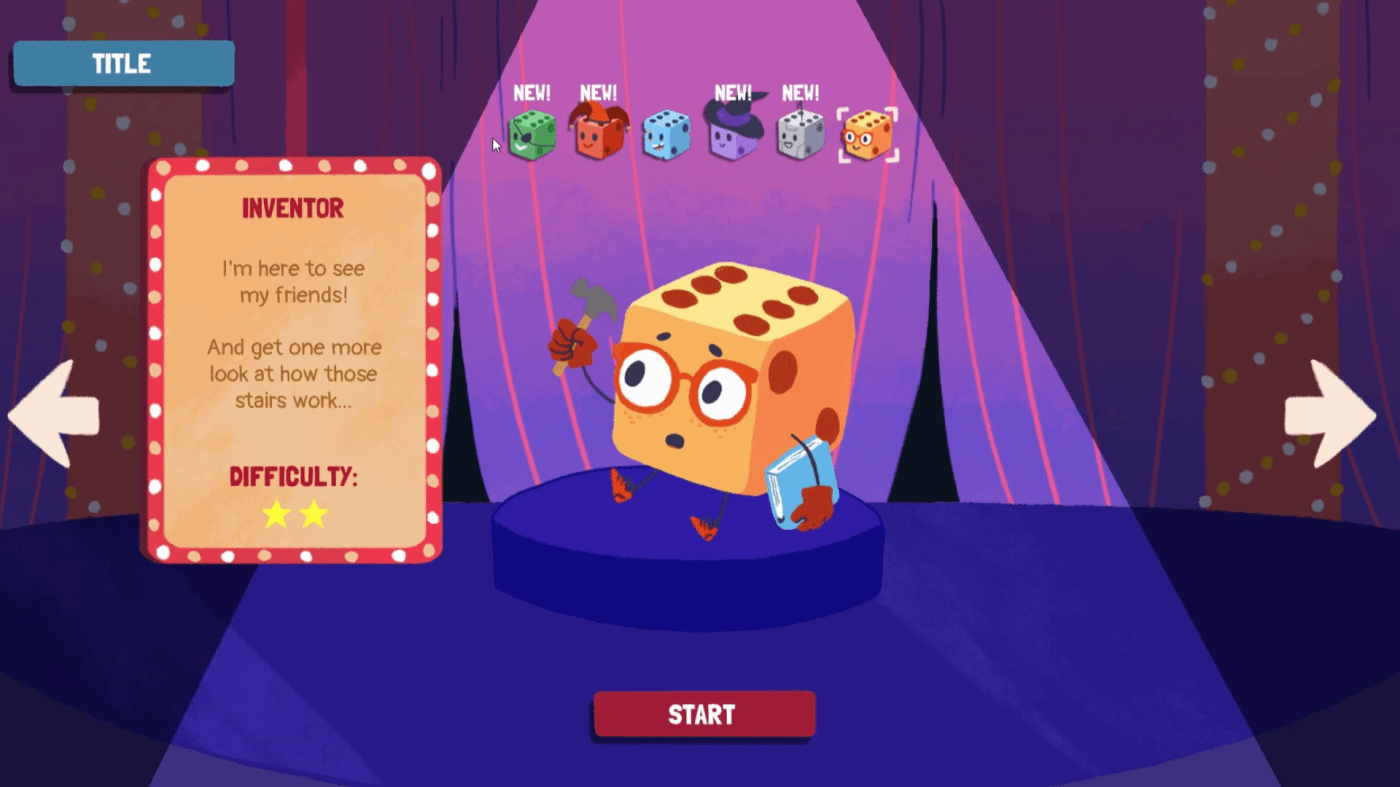Click the Warrior's NEW! label
Screen dimensions: 1400x787
(532, 93)
